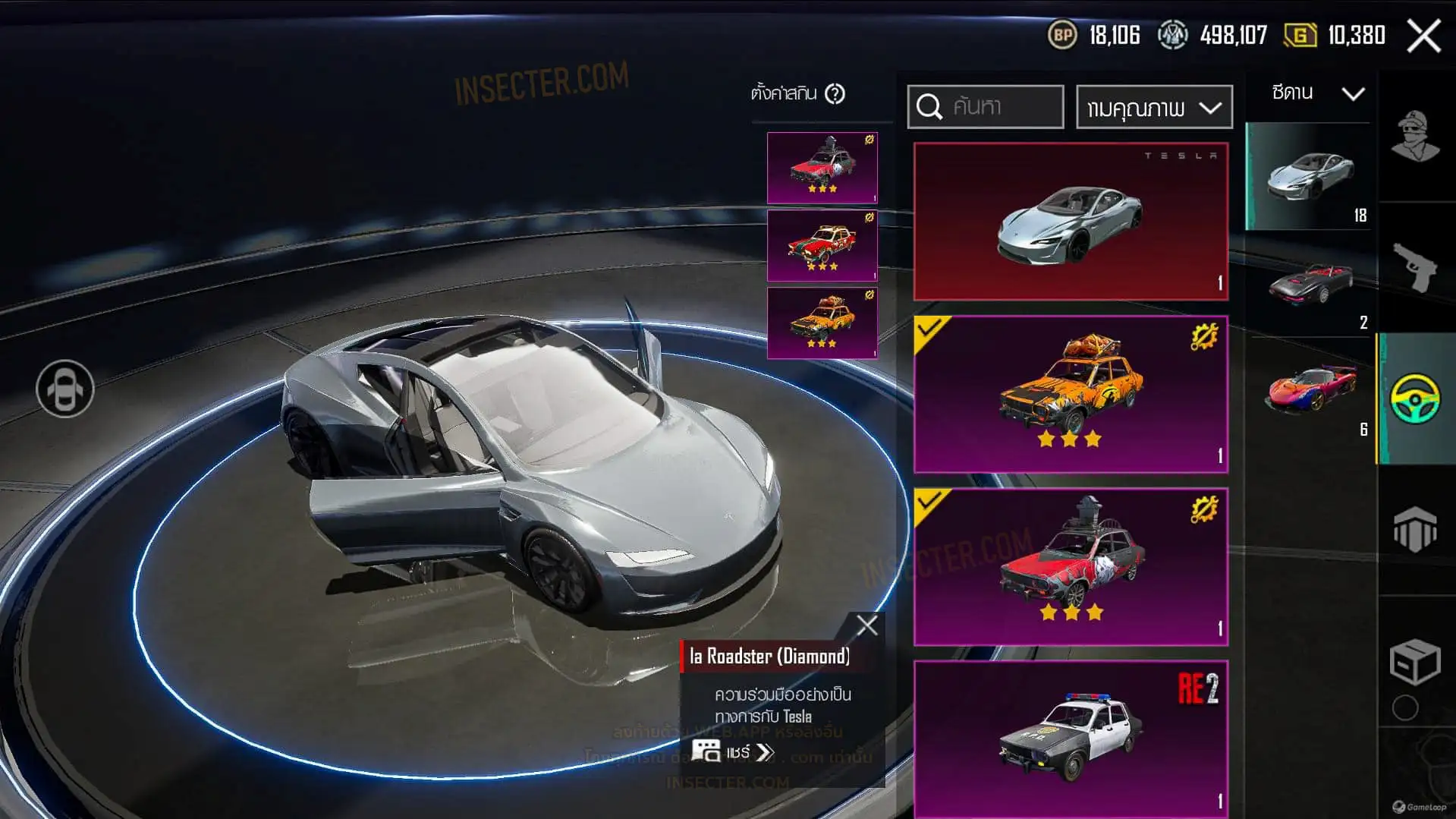Open the quality sort dropdown
Viewport: 1456px width, 819px height.
(1154, 107)
